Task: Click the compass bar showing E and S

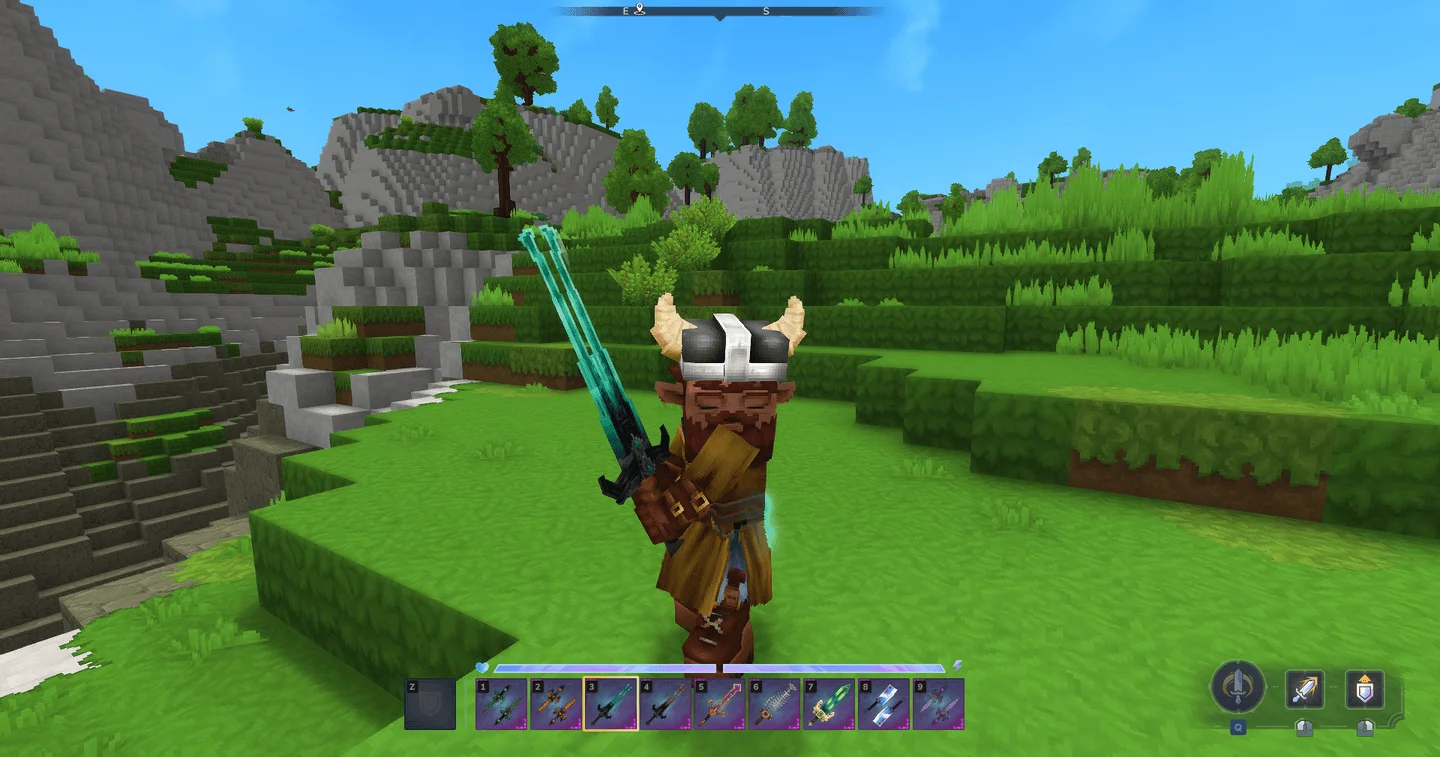Action: [720, 11]
